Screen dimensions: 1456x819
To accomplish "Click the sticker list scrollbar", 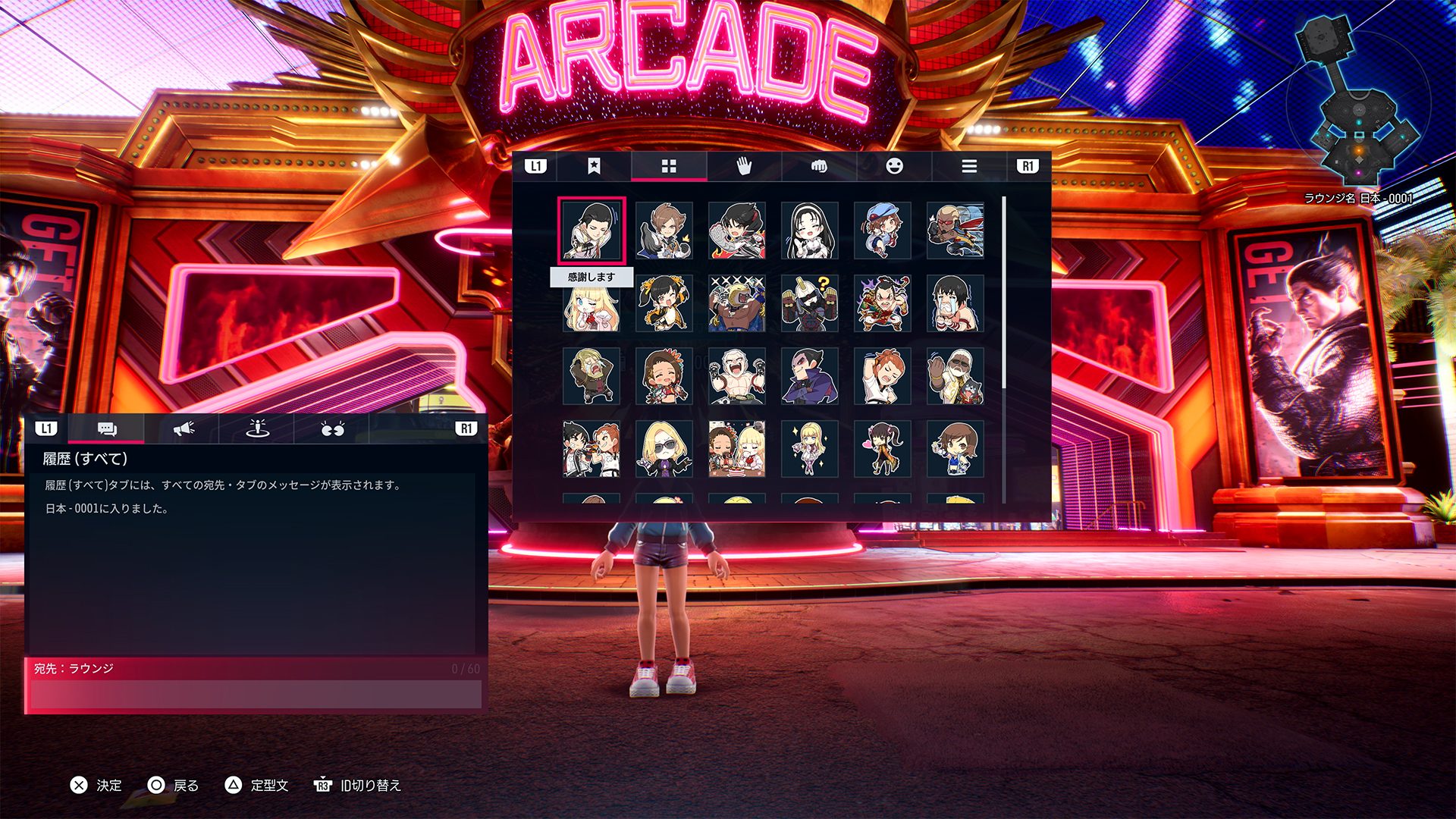I will click(x=1004, y=296).
